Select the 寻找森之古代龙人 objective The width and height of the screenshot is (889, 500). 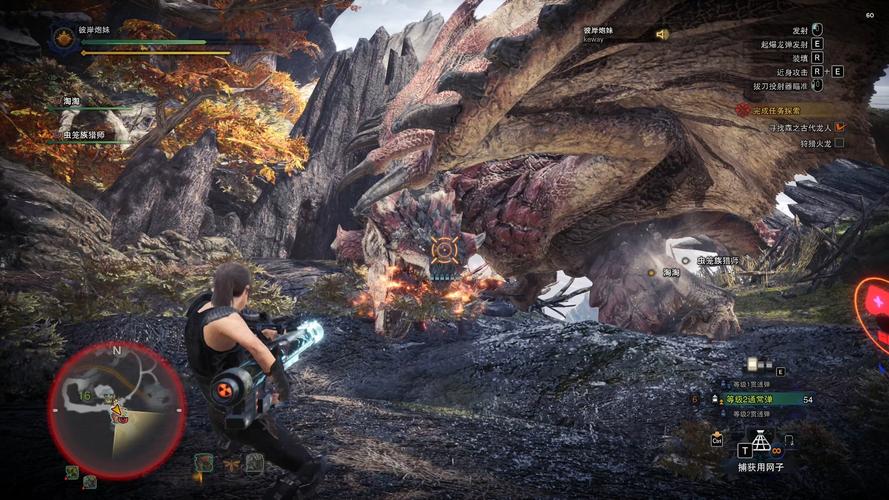coord(799,127)
